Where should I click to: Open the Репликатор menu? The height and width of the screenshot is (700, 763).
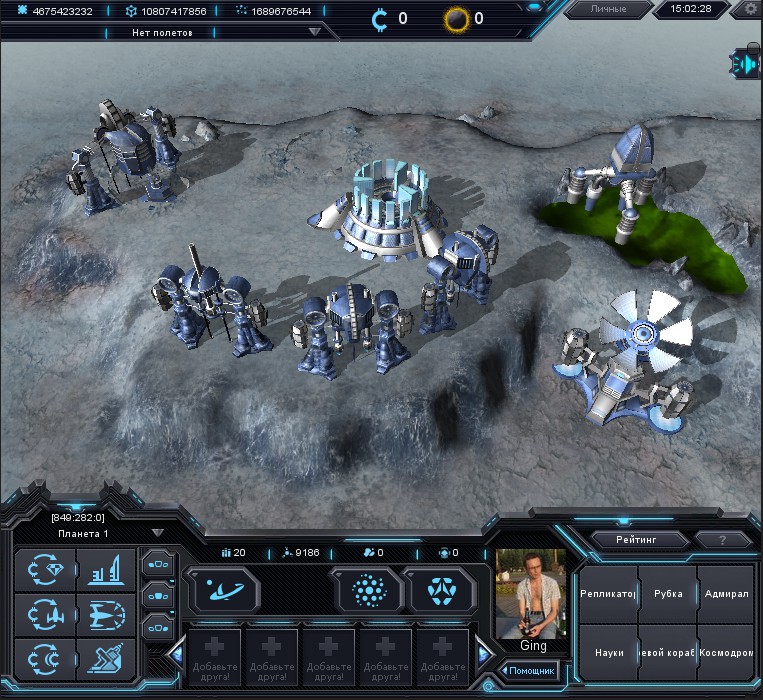click(609, 593)
